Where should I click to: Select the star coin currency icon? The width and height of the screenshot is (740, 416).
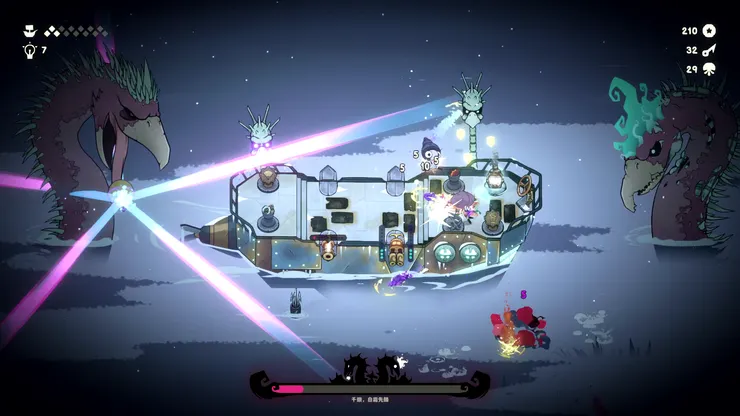click(709, 31)
